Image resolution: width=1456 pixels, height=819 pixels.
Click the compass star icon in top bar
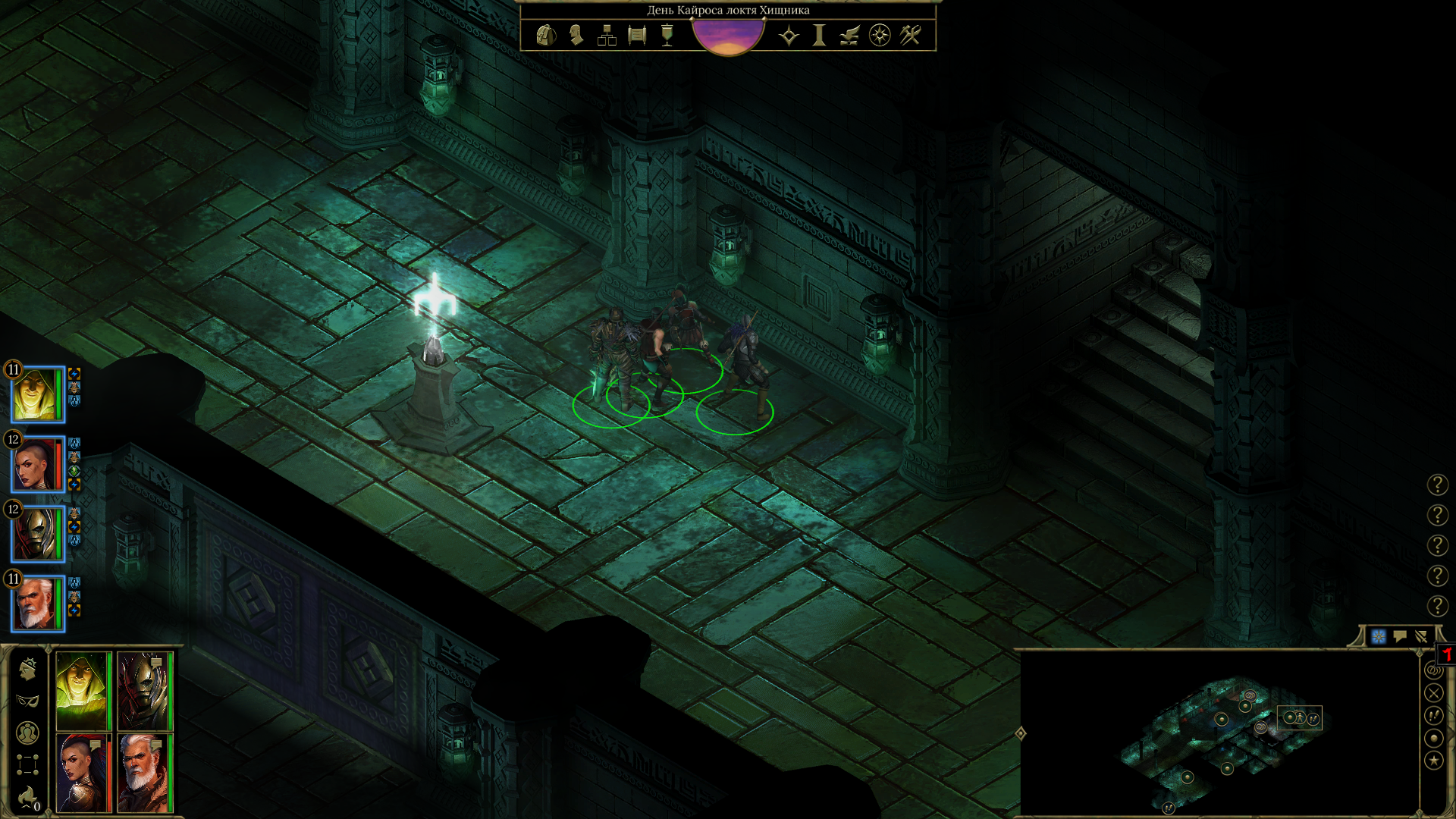pyautogui.click(x=880, y=36)
